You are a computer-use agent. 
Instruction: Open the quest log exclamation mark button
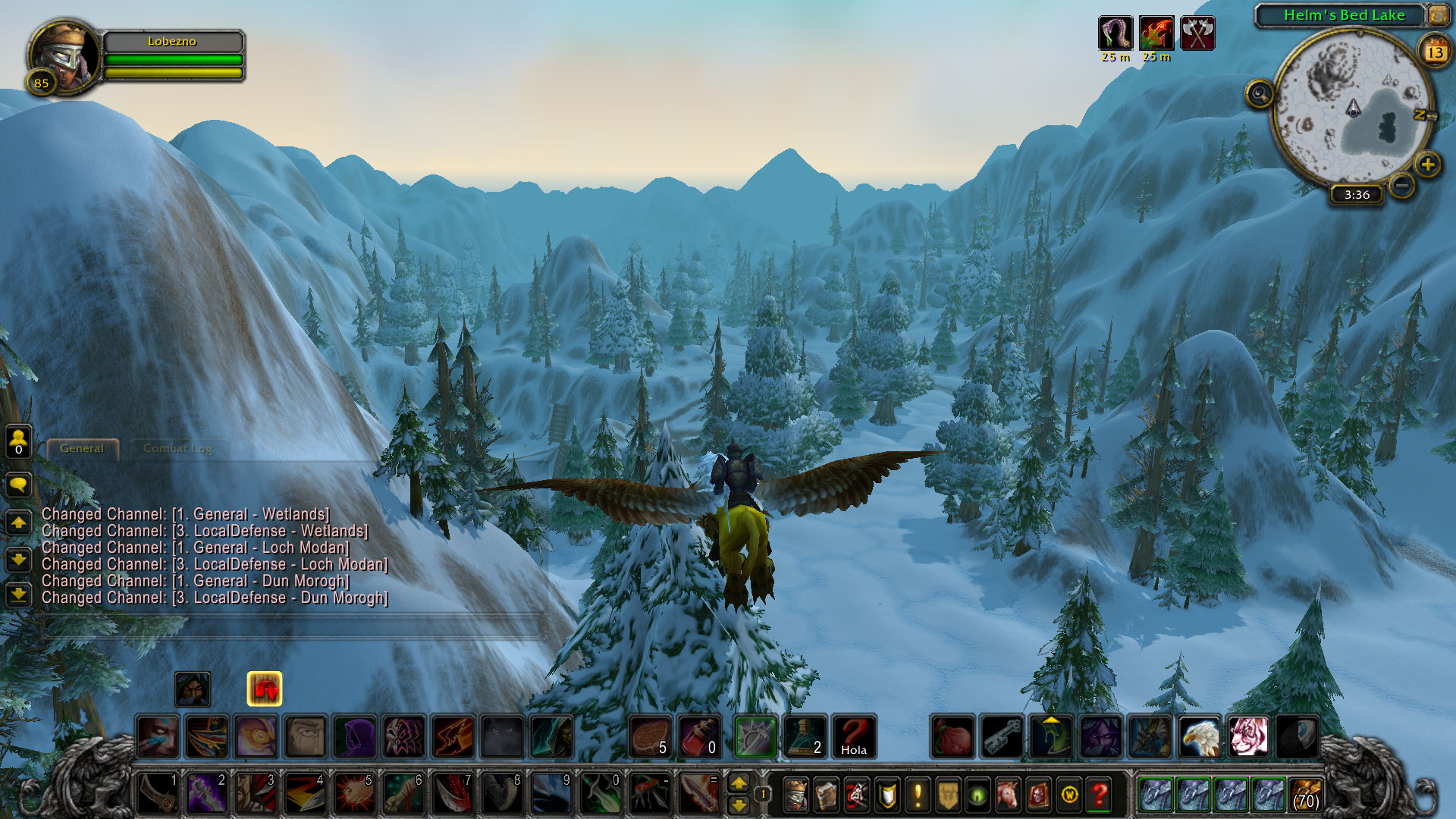tap(918, 795)
